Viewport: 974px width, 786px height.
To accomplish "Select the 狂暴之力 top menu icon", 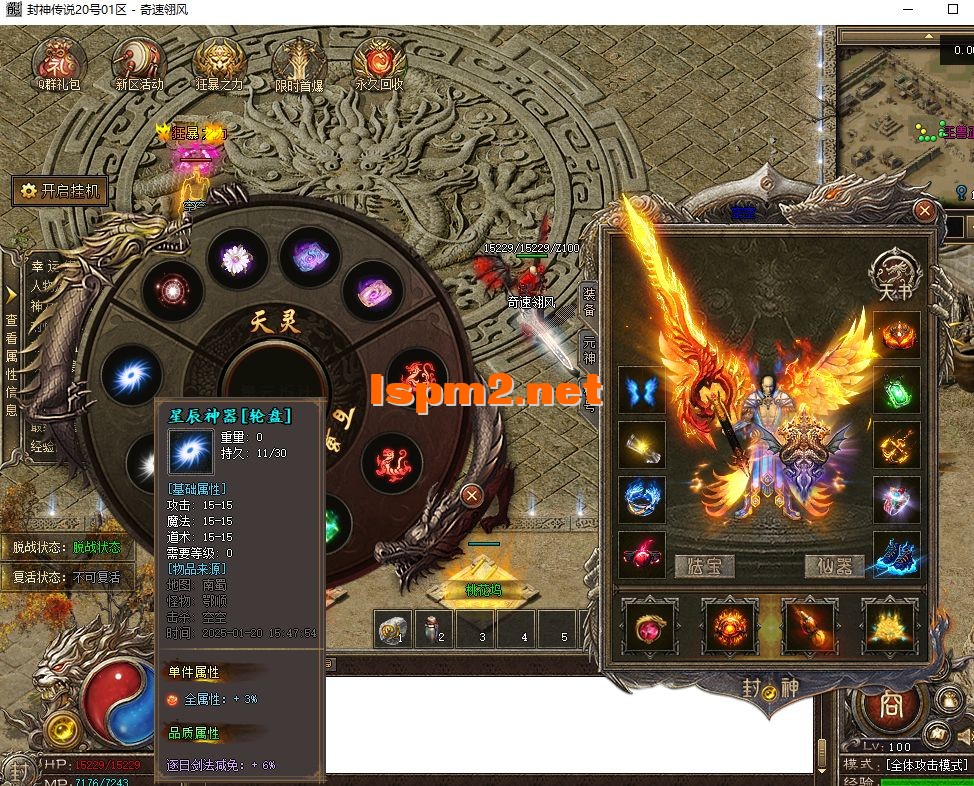I will pos(219,62).
